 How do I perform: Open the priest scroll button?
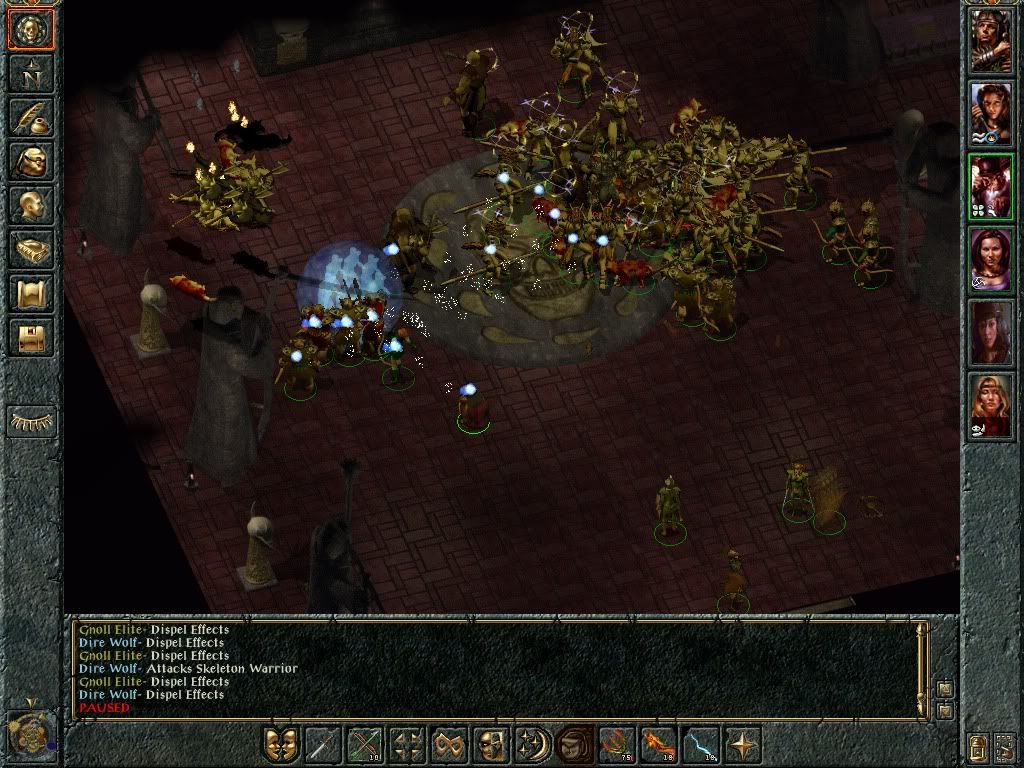(x=30, y=293)
